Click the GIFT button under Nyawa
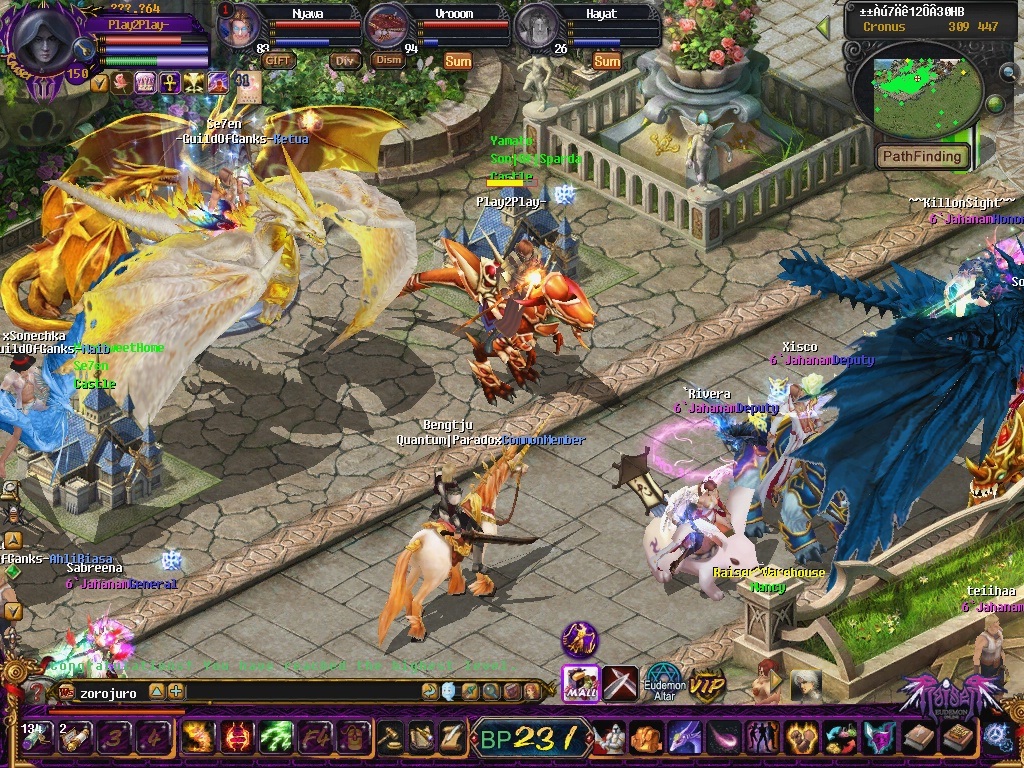This screenshot has width=1024, height=768. (x=279, y=60)
